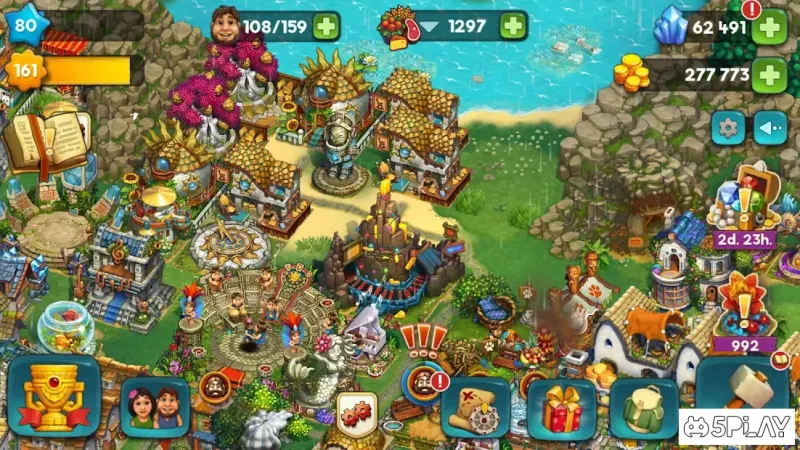The height and width of the screenshot is (450, 800).
Task: Open the food supply dropdown arrow
Action: click(x=431, y=27)
